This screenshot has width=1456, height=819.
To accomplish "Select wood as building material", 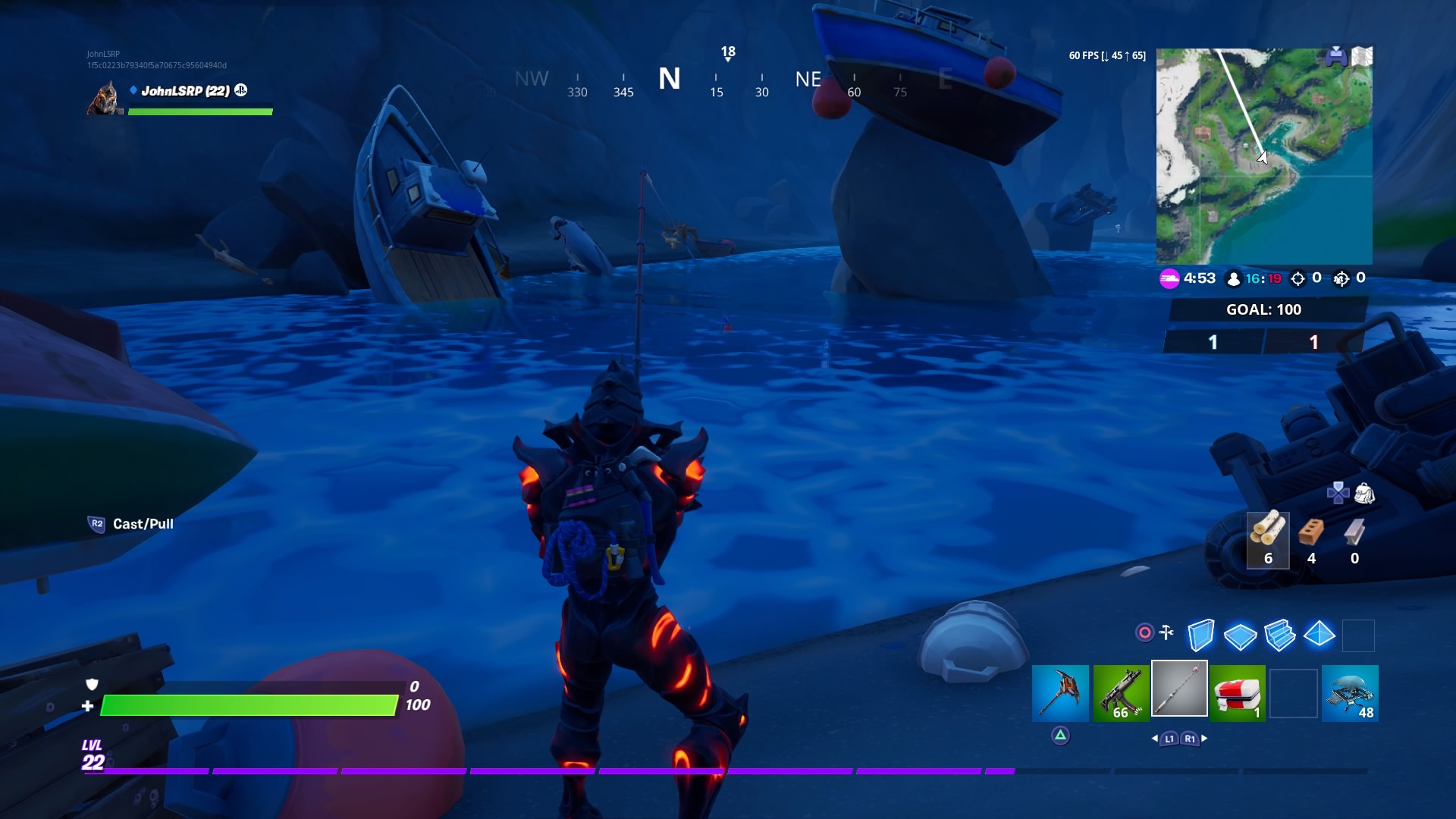I will click(1267, 538).
